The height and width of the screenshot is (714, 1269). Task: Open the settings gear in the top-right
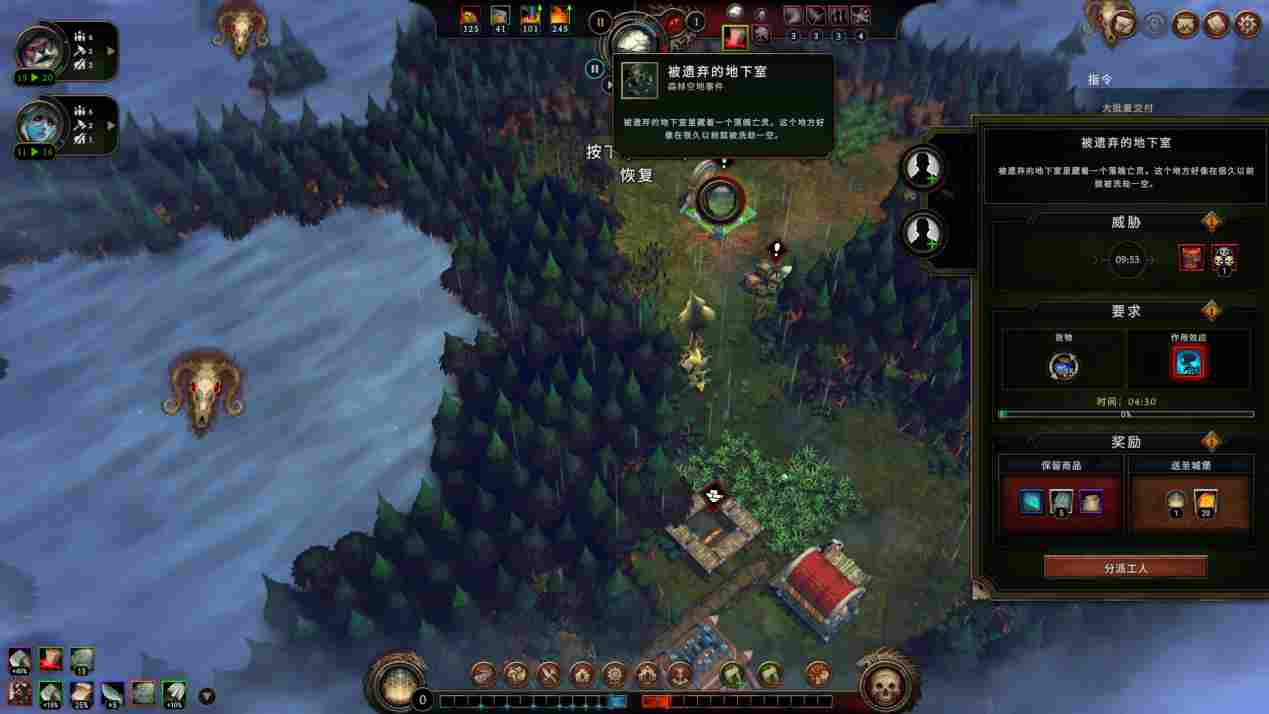point(1247,24)
